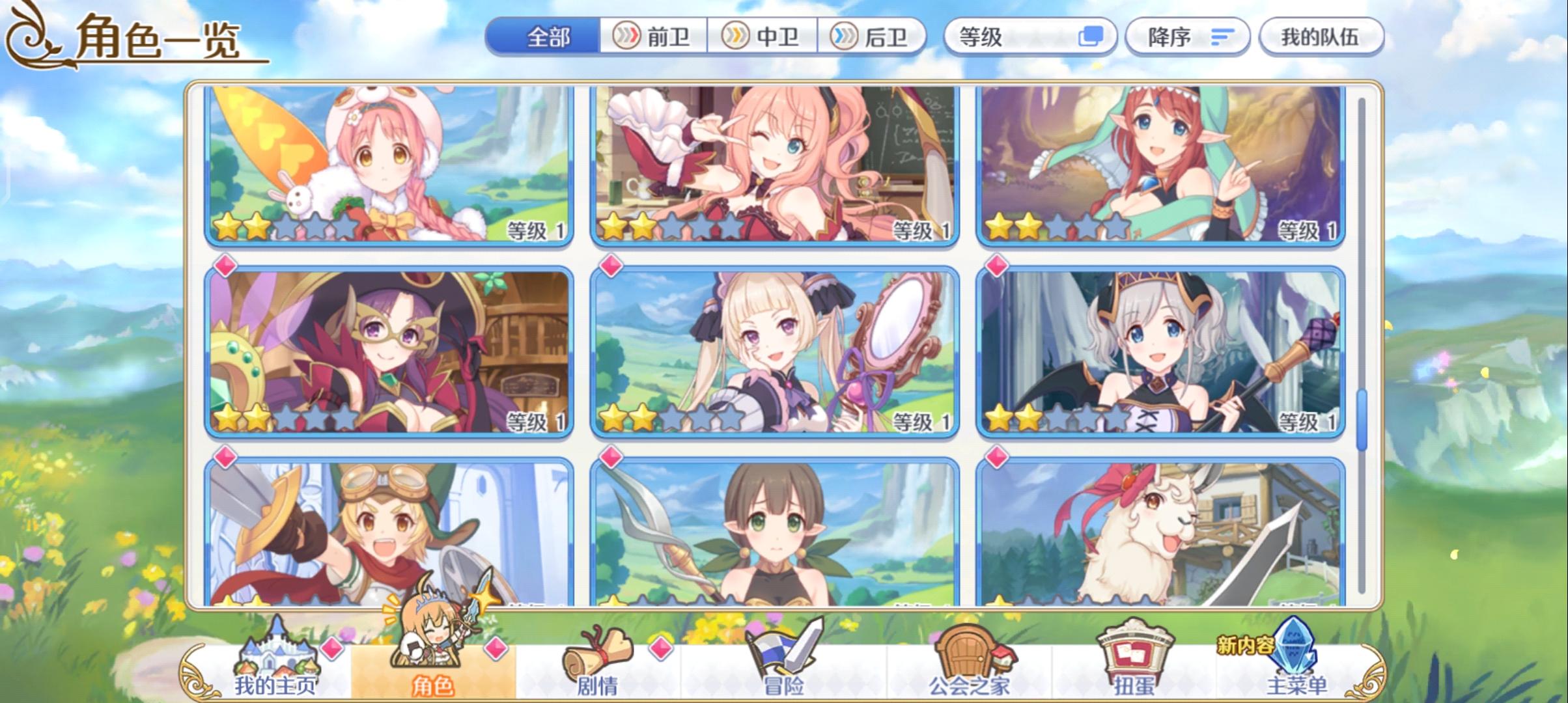The width and height of the screenshot is (1568, 703).
Task: Open the 我的主页 home castle icon
Action: [x=280, y=651]
